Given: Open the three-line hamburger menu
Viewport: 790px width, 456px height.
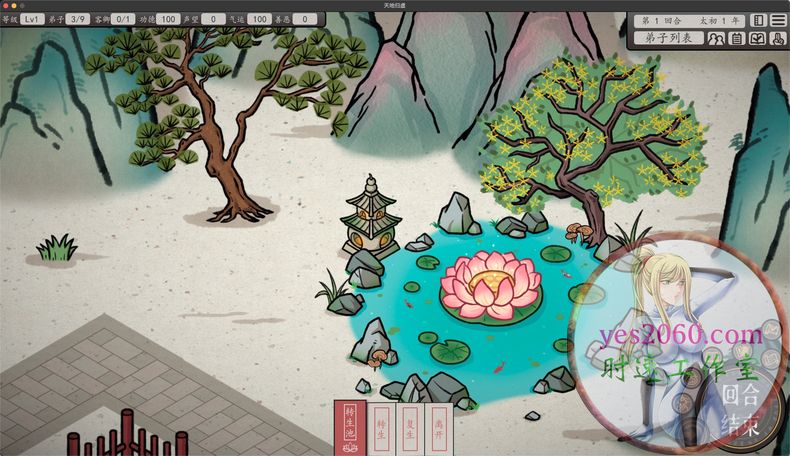Looking at the screenshot, I should tap(777, 20).
